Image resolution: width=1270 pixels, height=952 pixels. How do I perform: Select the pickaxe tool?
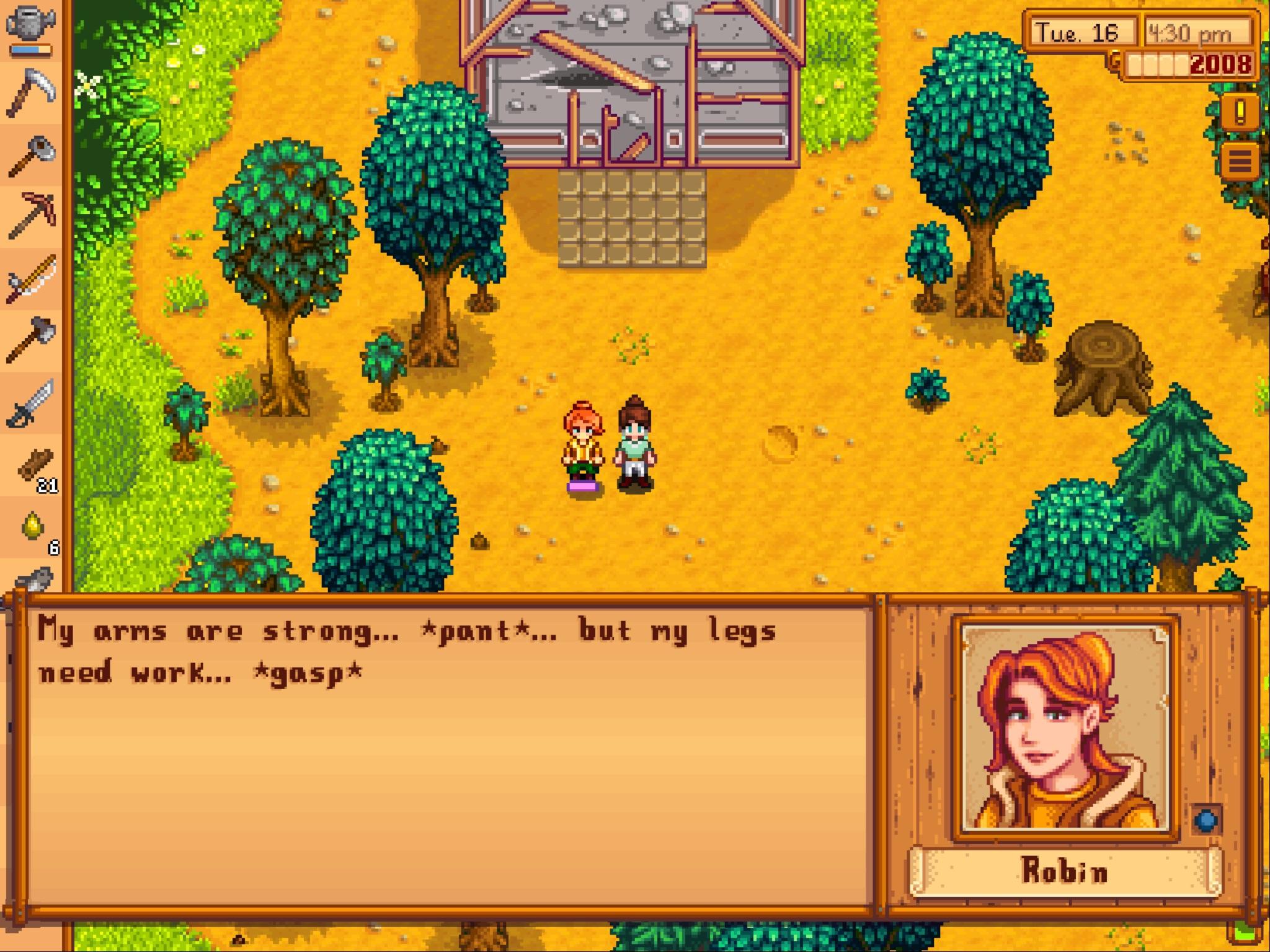pos(31,214)
